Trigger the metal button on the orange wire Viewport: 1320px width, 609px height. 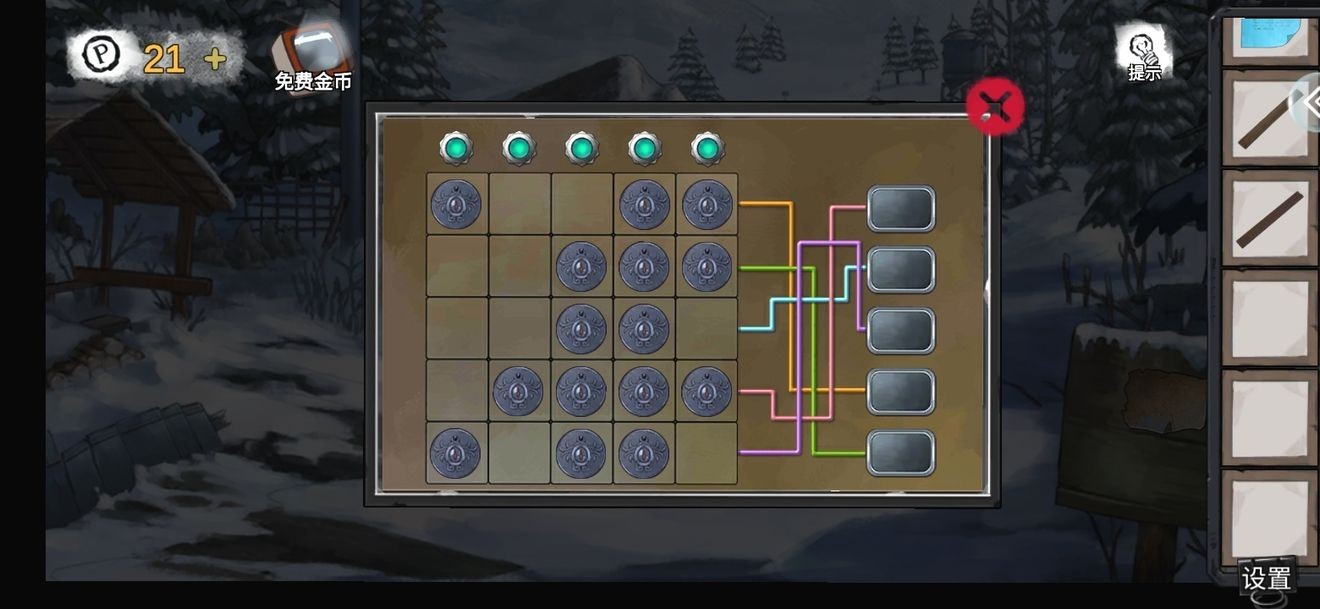901,392
